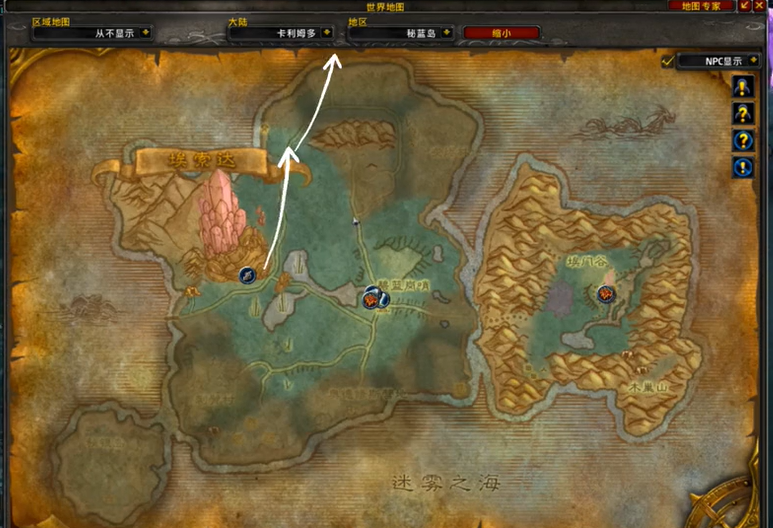
Task: Click the arrow button left of the close button
Action: point(746,6)
